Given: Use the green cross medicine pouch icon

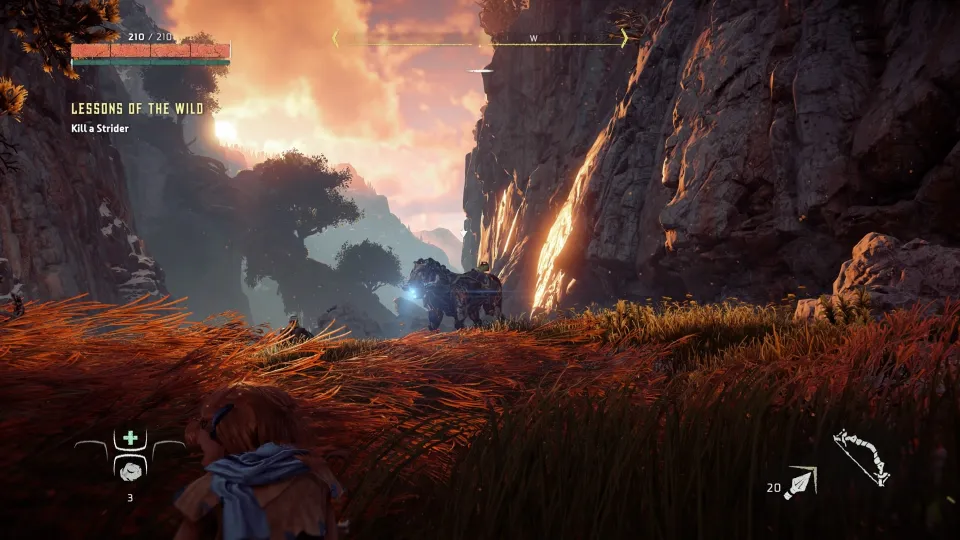Looking at the screenshot, I should pyautogui.click(x=130, y=438).
